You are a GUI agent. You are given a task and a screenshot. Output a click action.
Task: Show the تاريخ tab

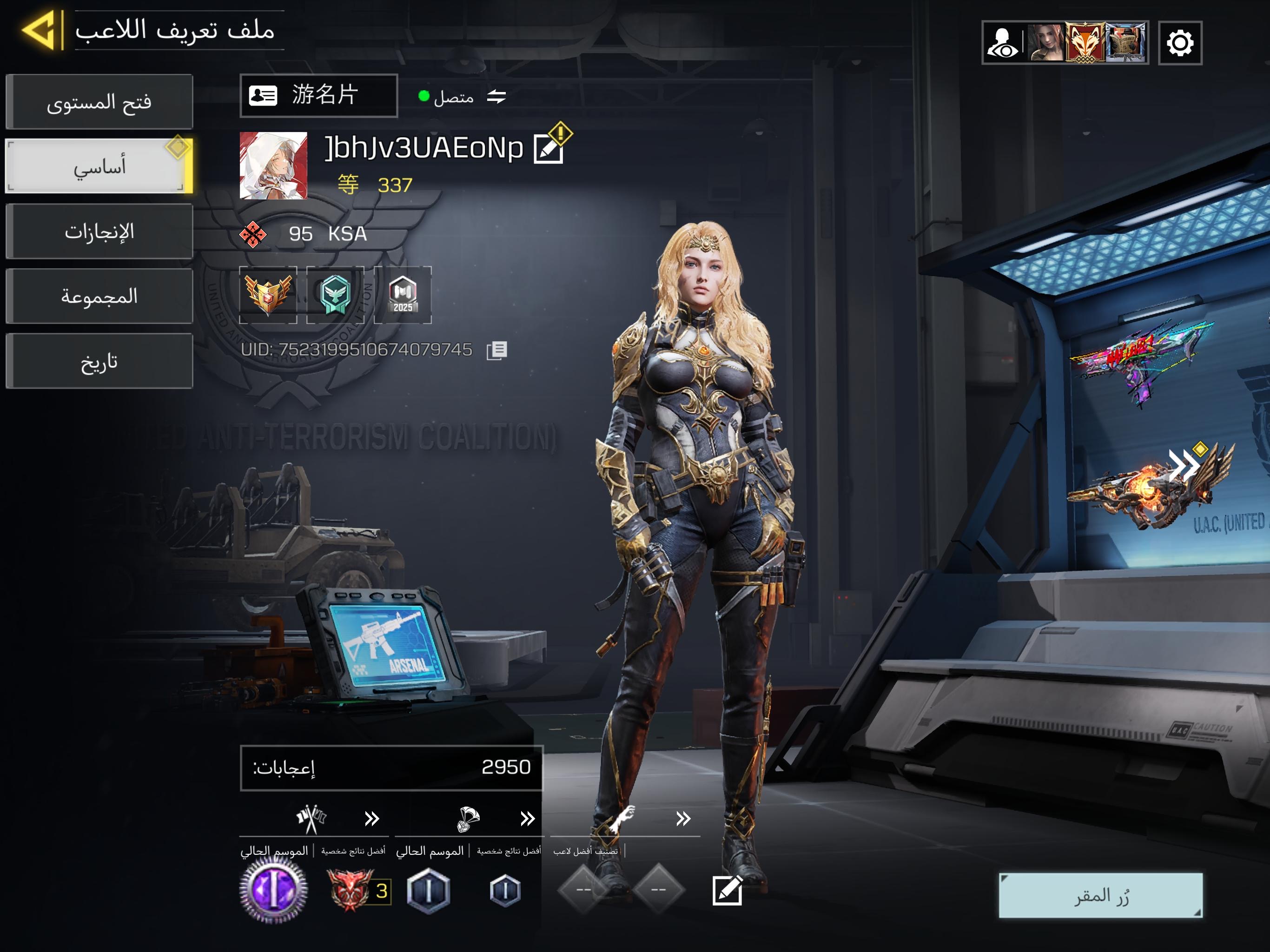pyautogui.click(x=99, y=361)
